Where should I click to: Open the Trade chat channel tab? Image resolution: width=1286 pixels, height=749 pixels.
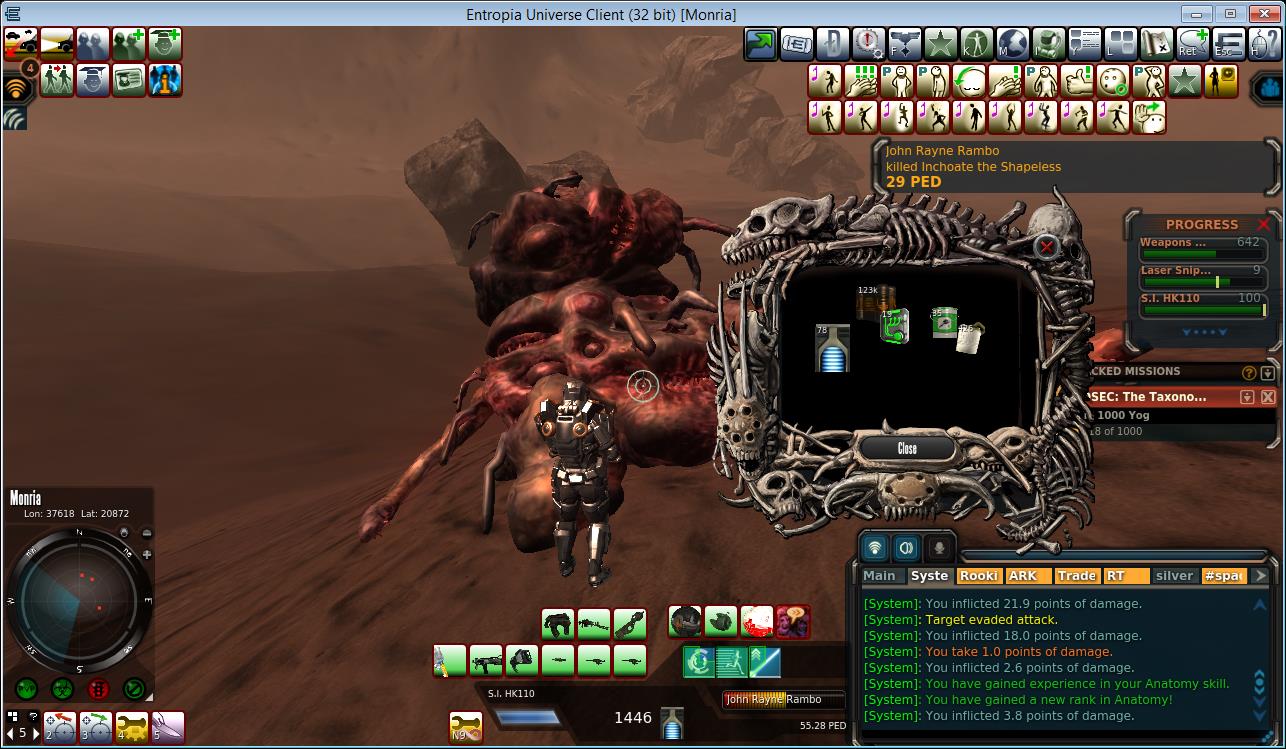1076,575
